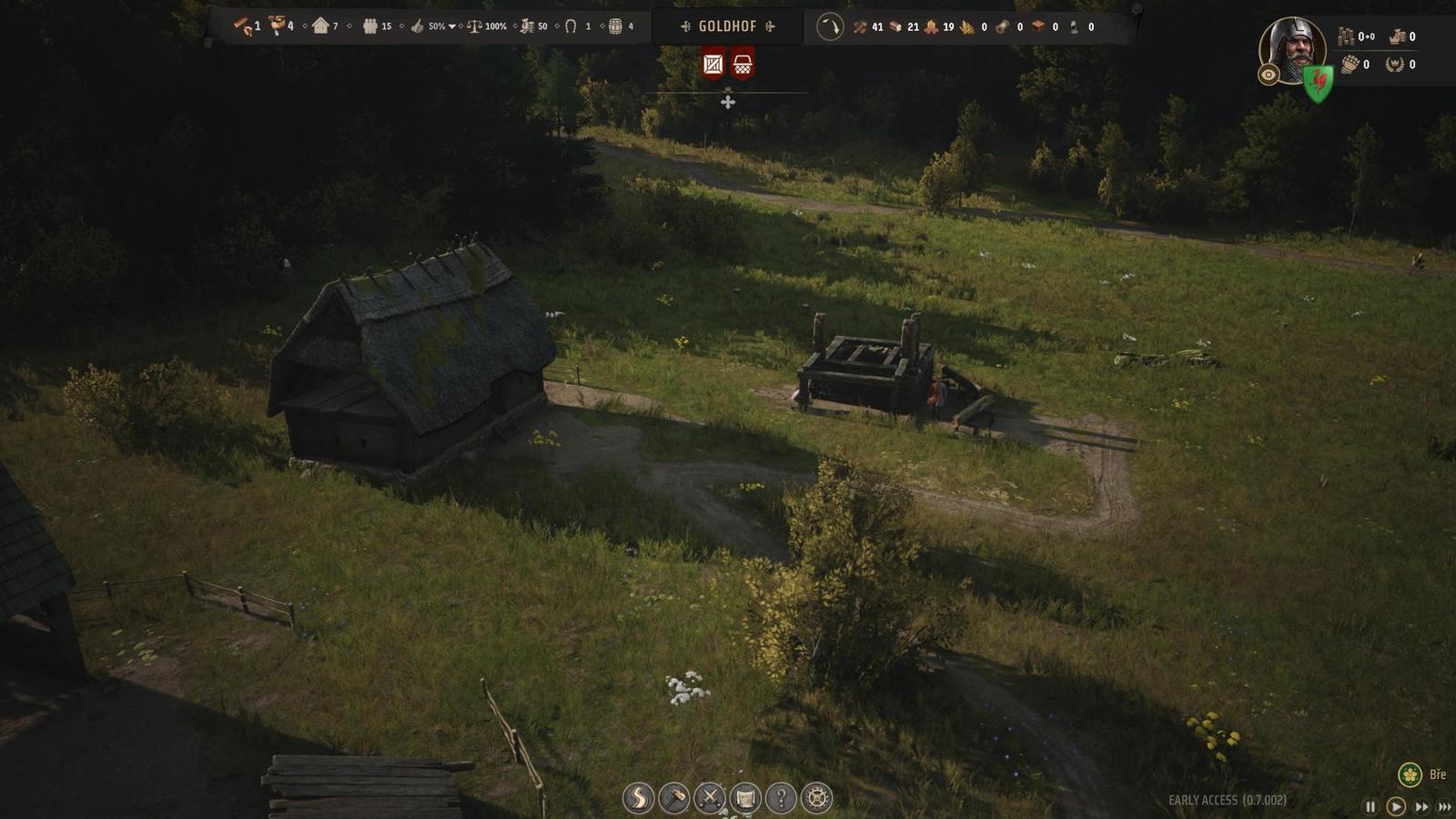
Task: Open the Military crossed-swords panel
Action: click(711, 797)
